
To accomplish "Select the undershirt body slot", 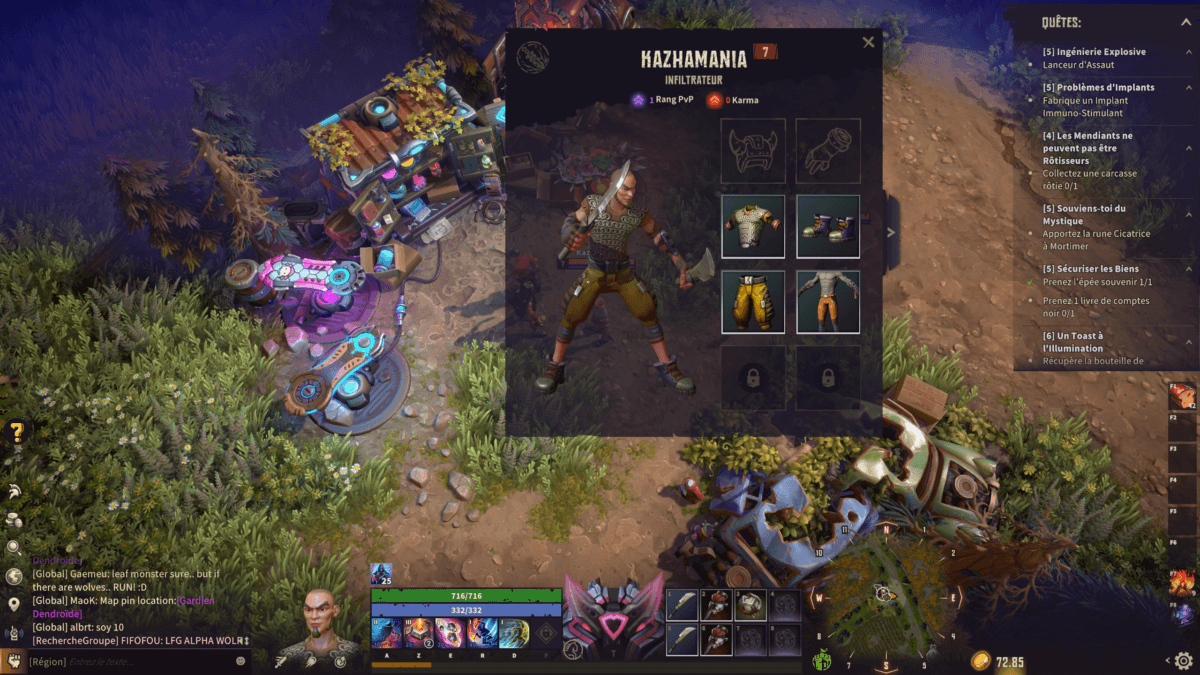I will pos(828,301).
